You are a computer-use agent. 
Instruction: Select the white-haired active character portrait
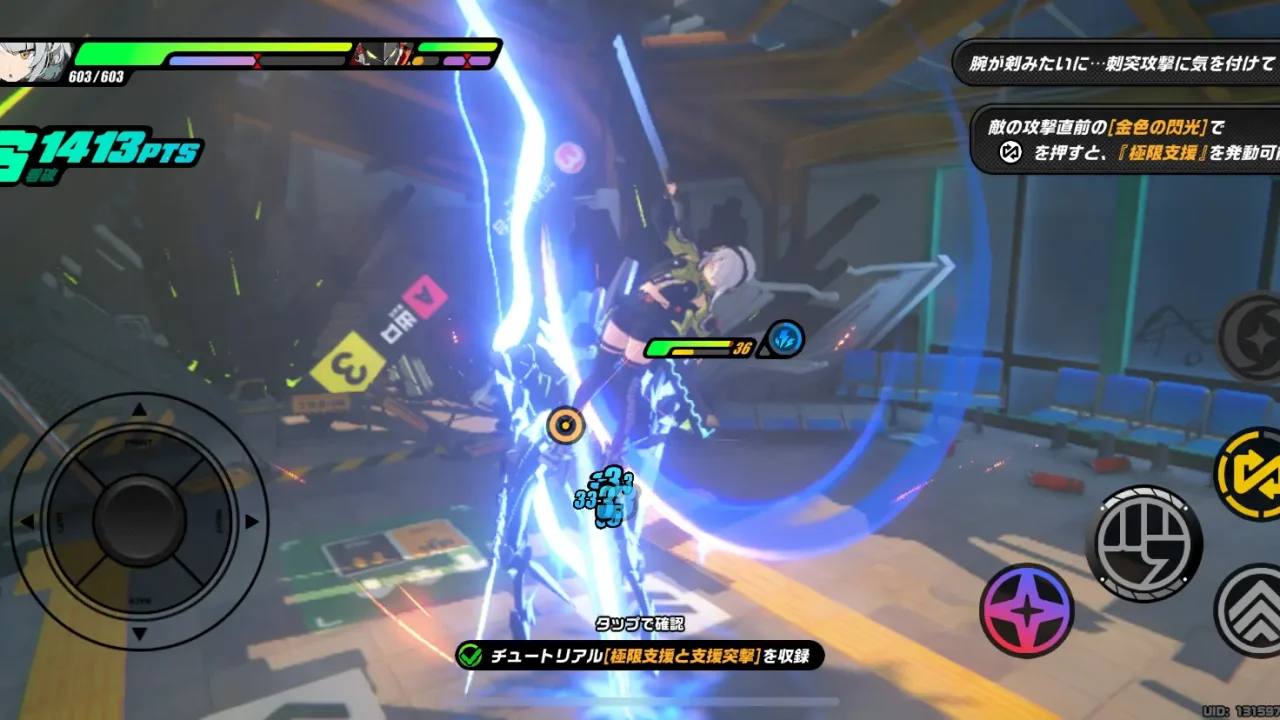tap(38, 60)
